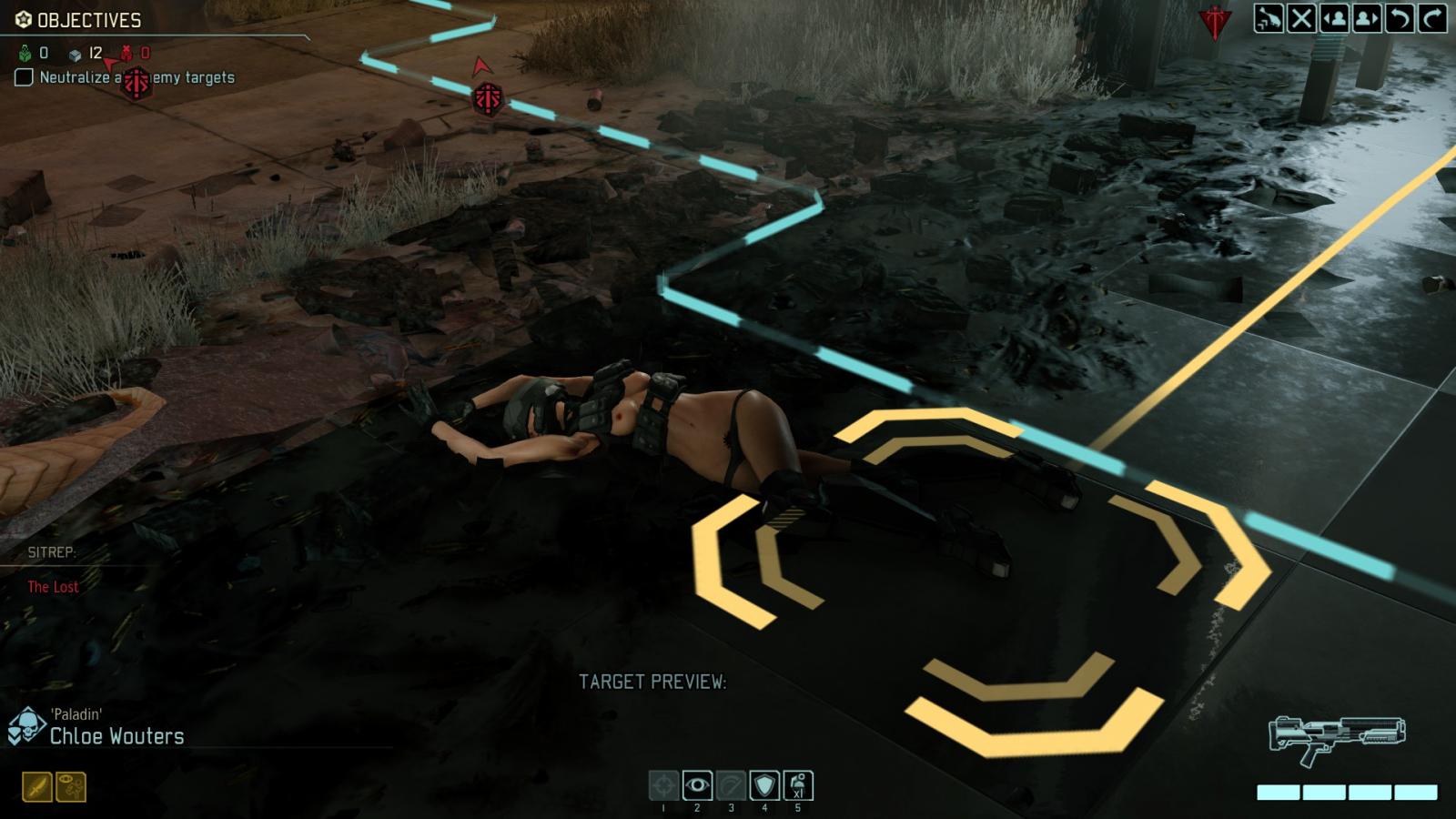This screenshot has width=1456, height=819.
Task: Click the first ammo bar segment bottom right
Action: [x=1277, y=792]
